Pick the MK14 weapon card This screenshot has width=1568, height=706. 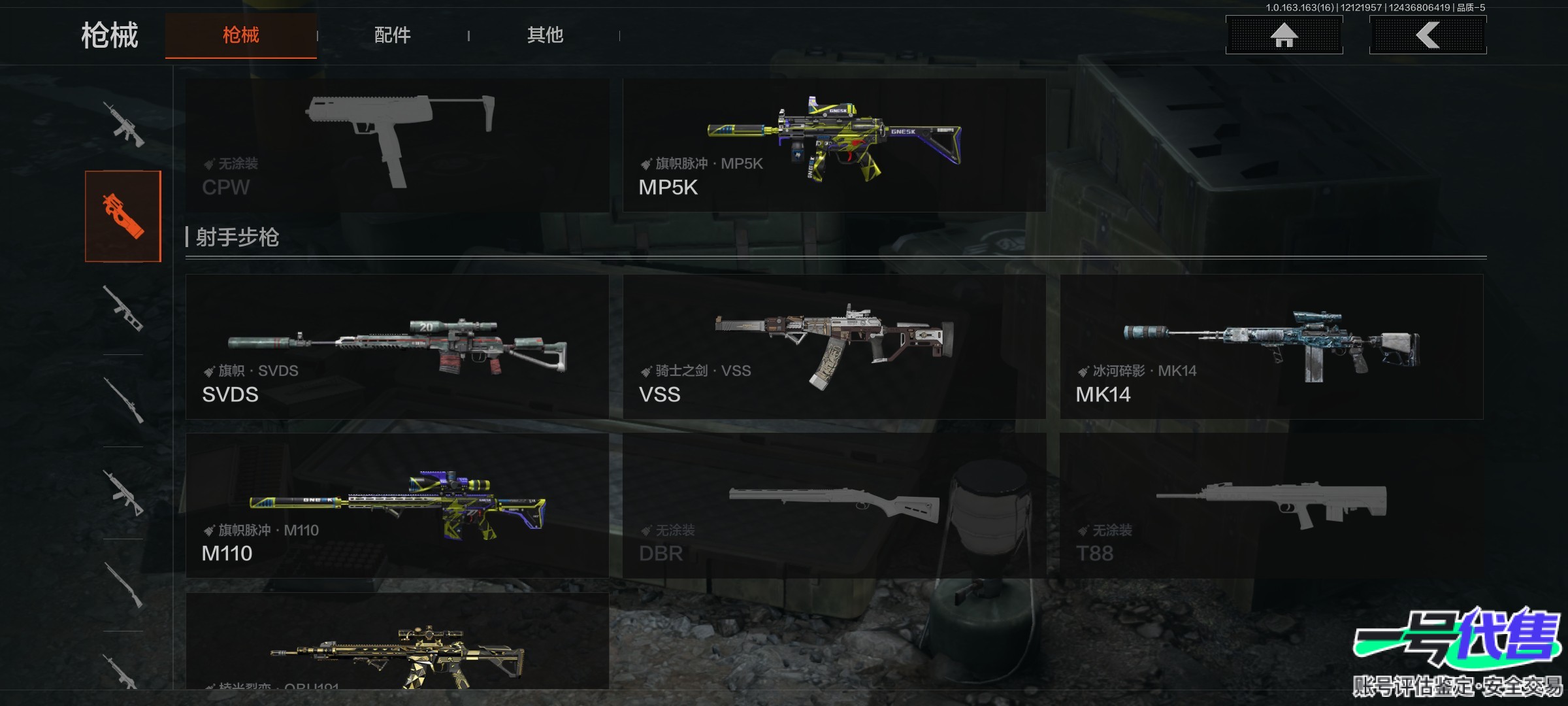1271,346
